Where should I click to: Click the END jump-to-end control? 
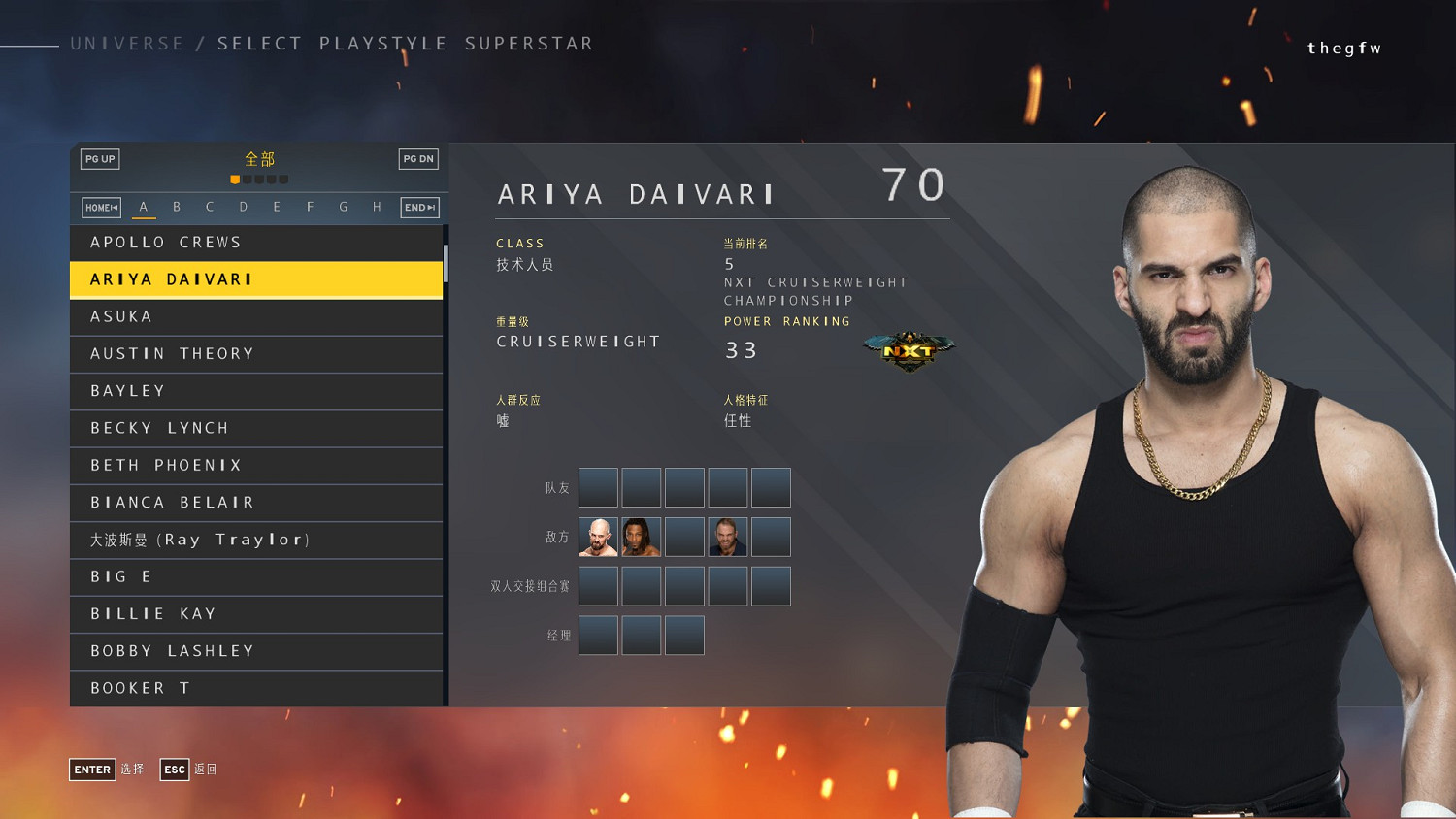tap(418, 207)
